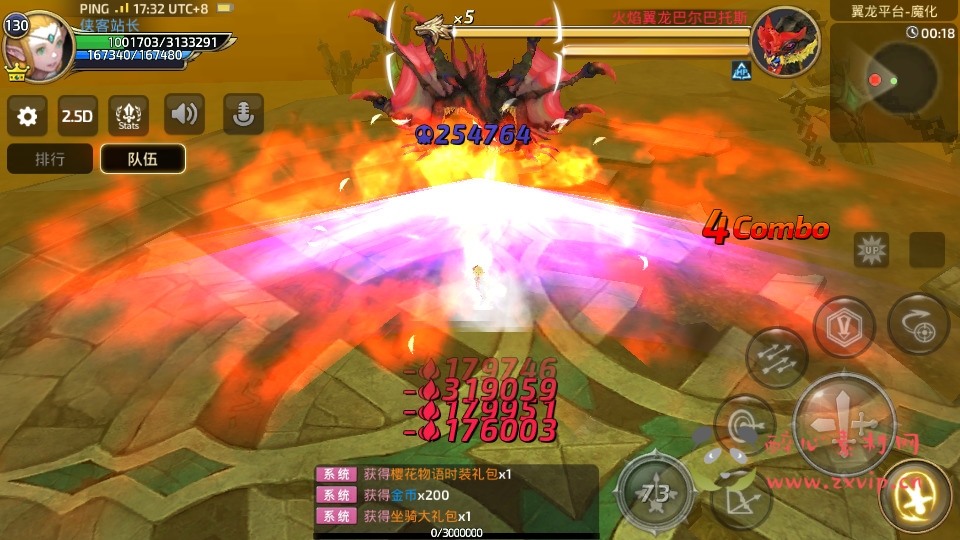Open the system message chat log
Image resolution: width=960 pixels, height=540 pixels.
(x=456, y=495)
